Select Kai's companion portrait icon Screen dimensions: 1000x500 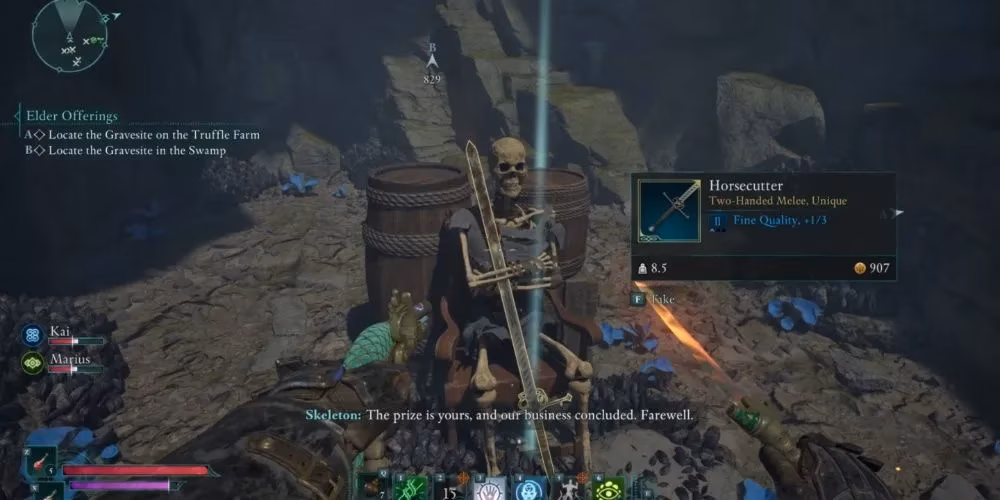click(x=32, y=335)
